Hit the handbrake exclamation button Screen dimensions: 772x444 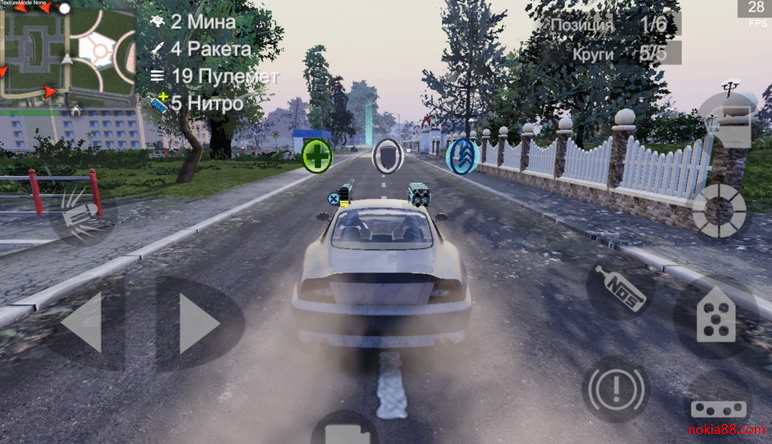click(615, 388)
